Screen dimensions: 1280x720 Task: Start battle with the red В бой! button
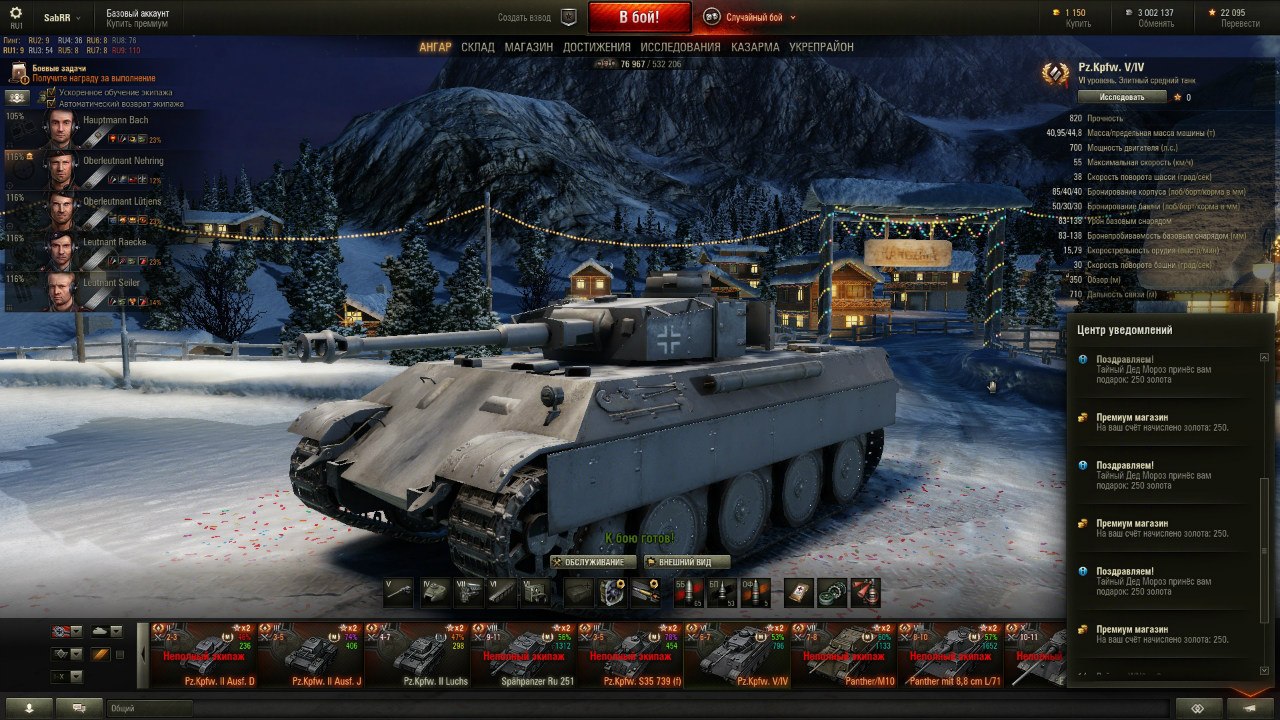(x=639, y=17)
